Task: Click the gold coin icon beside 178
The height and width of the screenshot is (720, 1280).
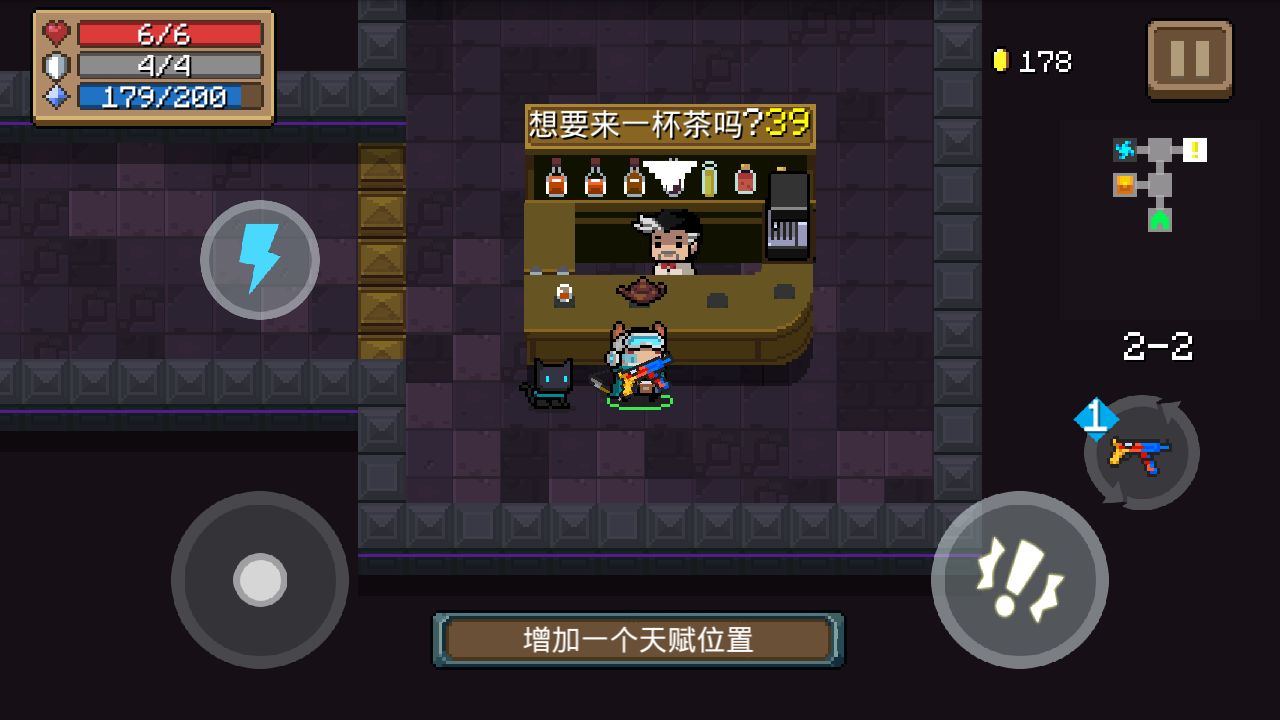Action: pos(1002,59)
